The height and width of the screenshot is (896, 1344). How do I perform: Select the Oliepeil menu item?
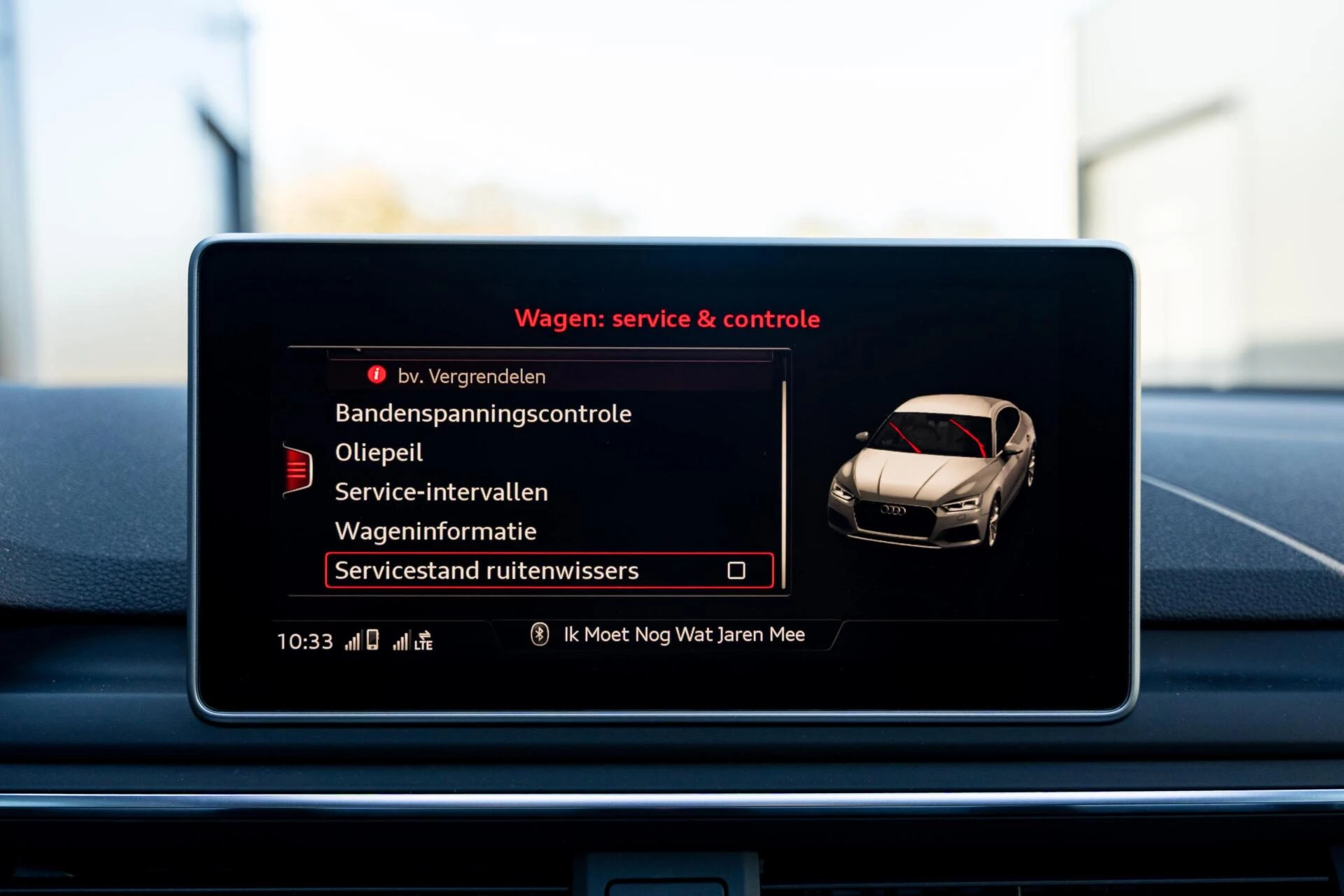click(379, 452)
